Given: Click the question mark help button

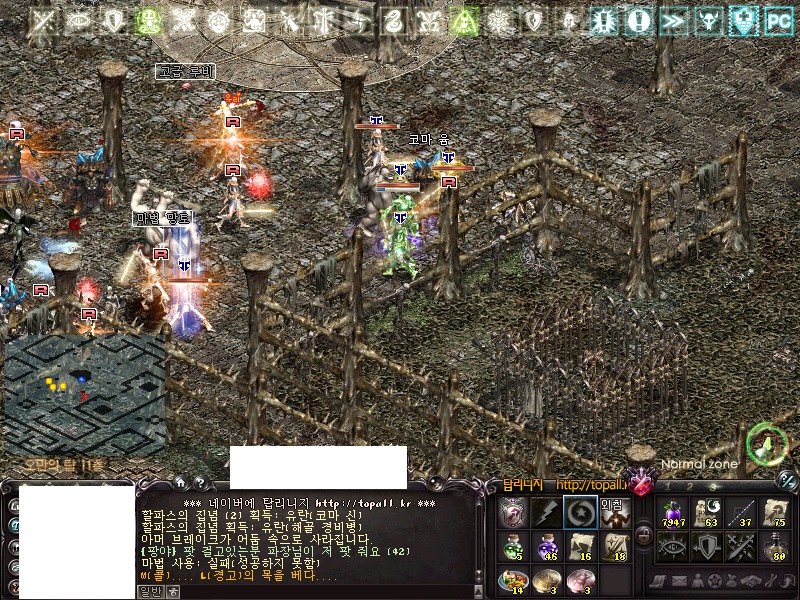Looking at the screenshot, I should pos(200,482).
